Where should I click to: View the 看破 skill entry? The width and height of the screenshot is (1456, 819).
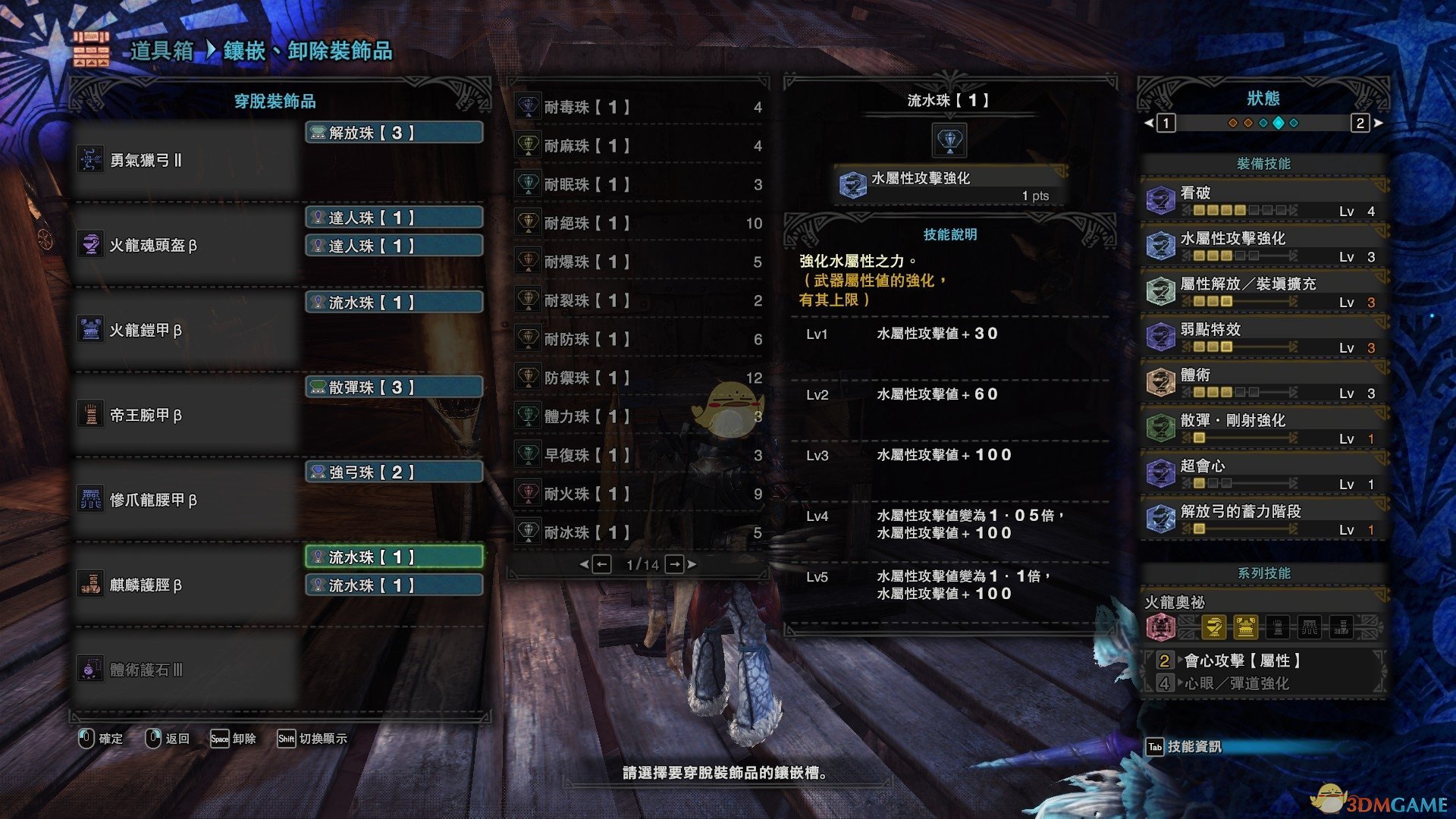[1263, 201]
